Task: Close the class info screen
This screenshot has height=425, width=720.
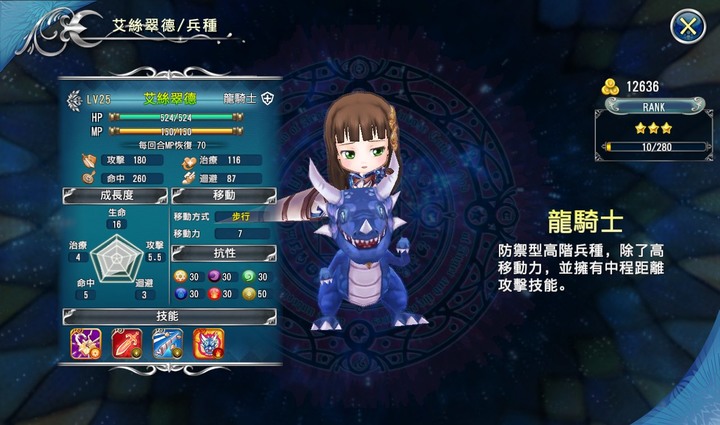Action: pyautogui.click(x=687, y=27)
